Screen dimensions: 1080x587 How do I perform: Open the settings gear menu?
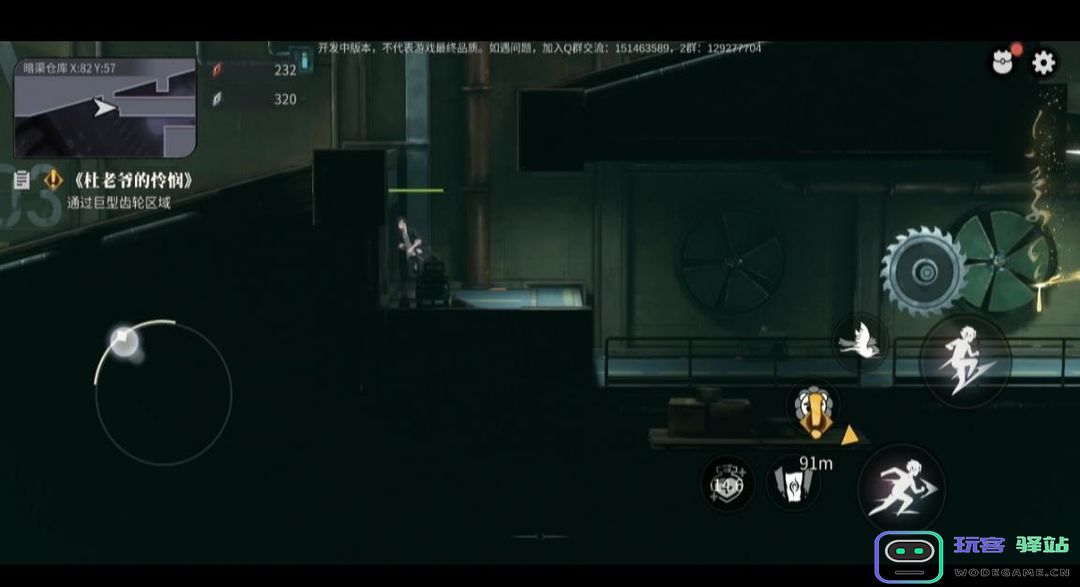tap(1043, 63)
